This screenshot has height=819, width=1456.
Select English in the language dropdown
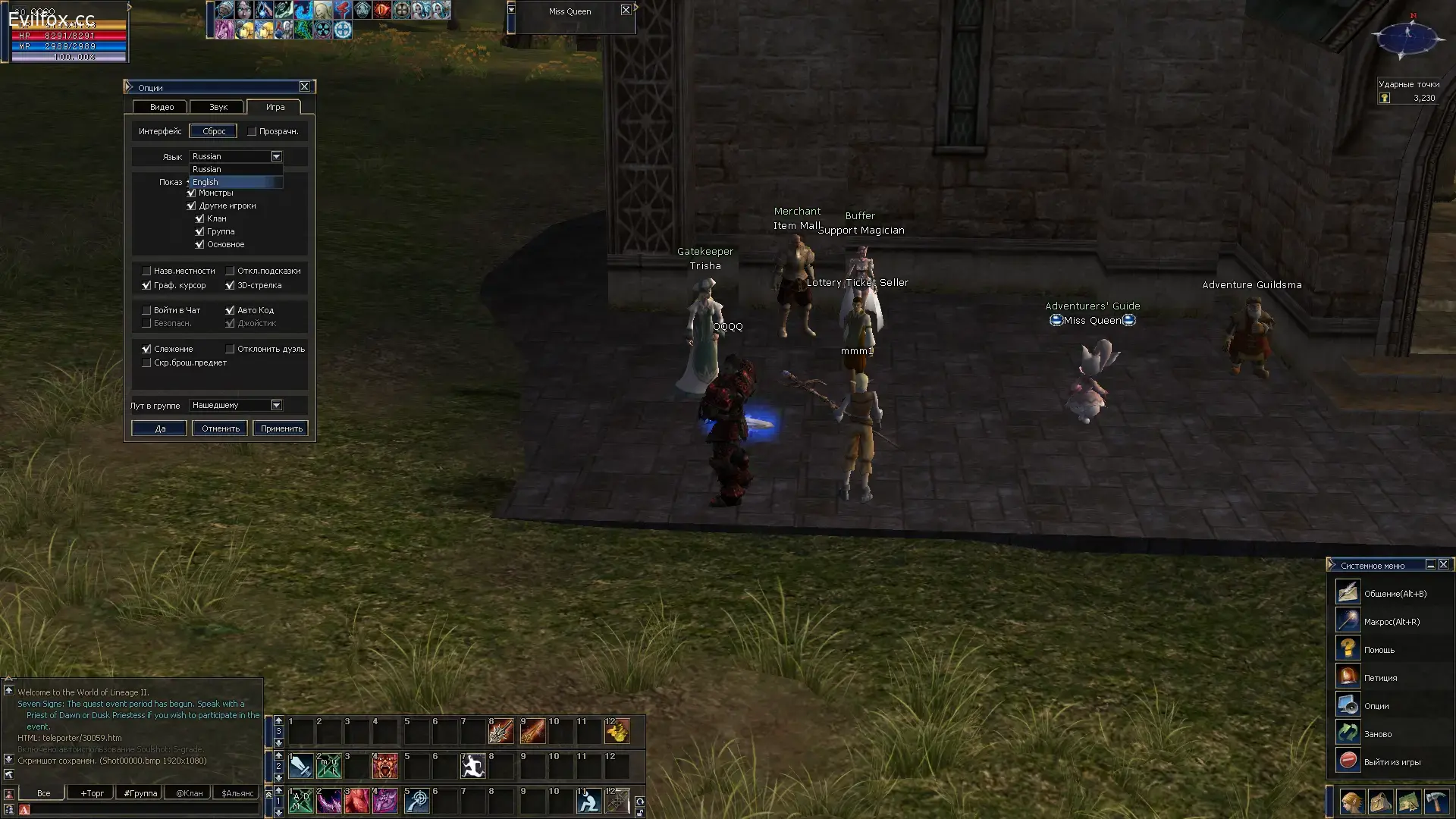pyautogui.click(x=206, y=182)
